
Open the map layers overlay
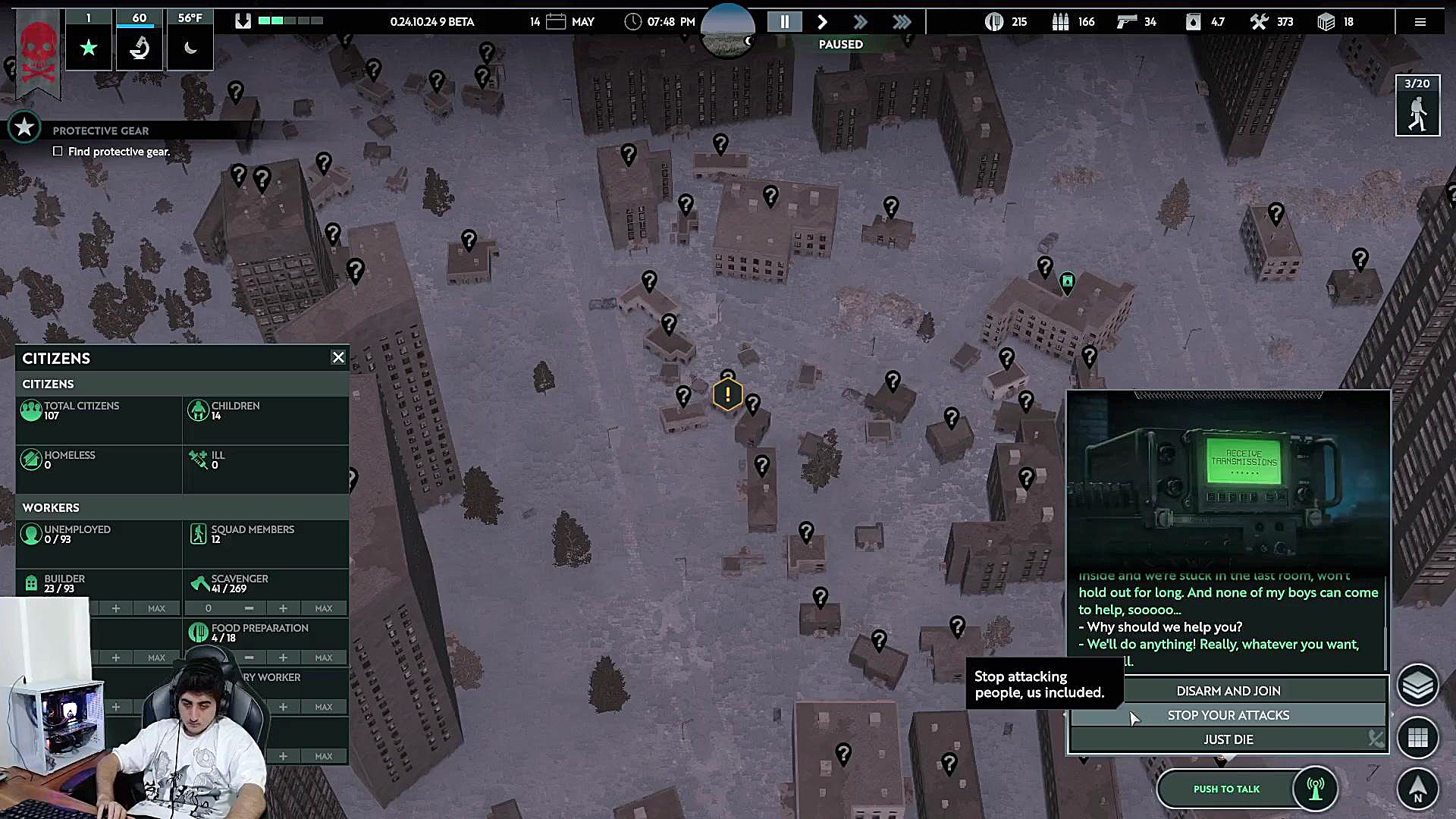tap(1417, 686)
